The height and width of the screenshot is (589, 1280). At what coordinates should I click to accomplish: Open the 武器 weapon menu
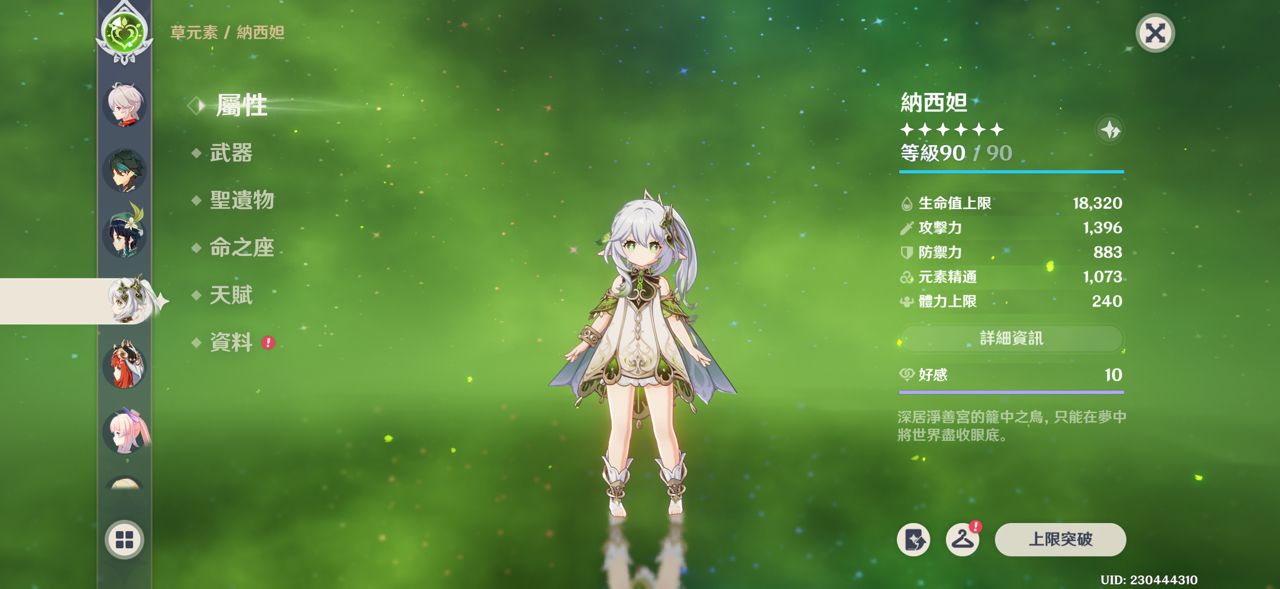[231, 153]
